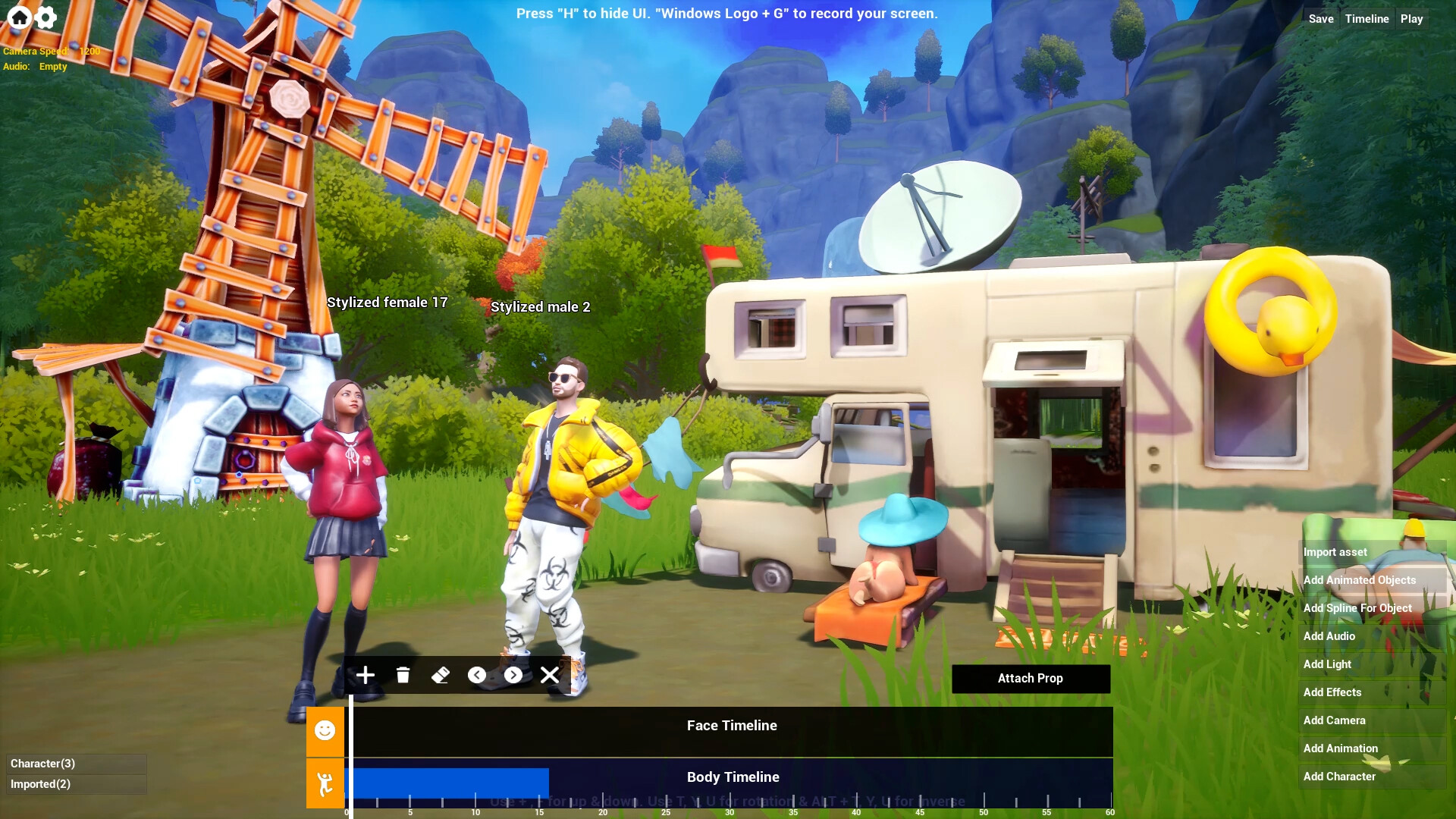
Task: Switch to the Timeline tab
Action: pos(1367,18)
